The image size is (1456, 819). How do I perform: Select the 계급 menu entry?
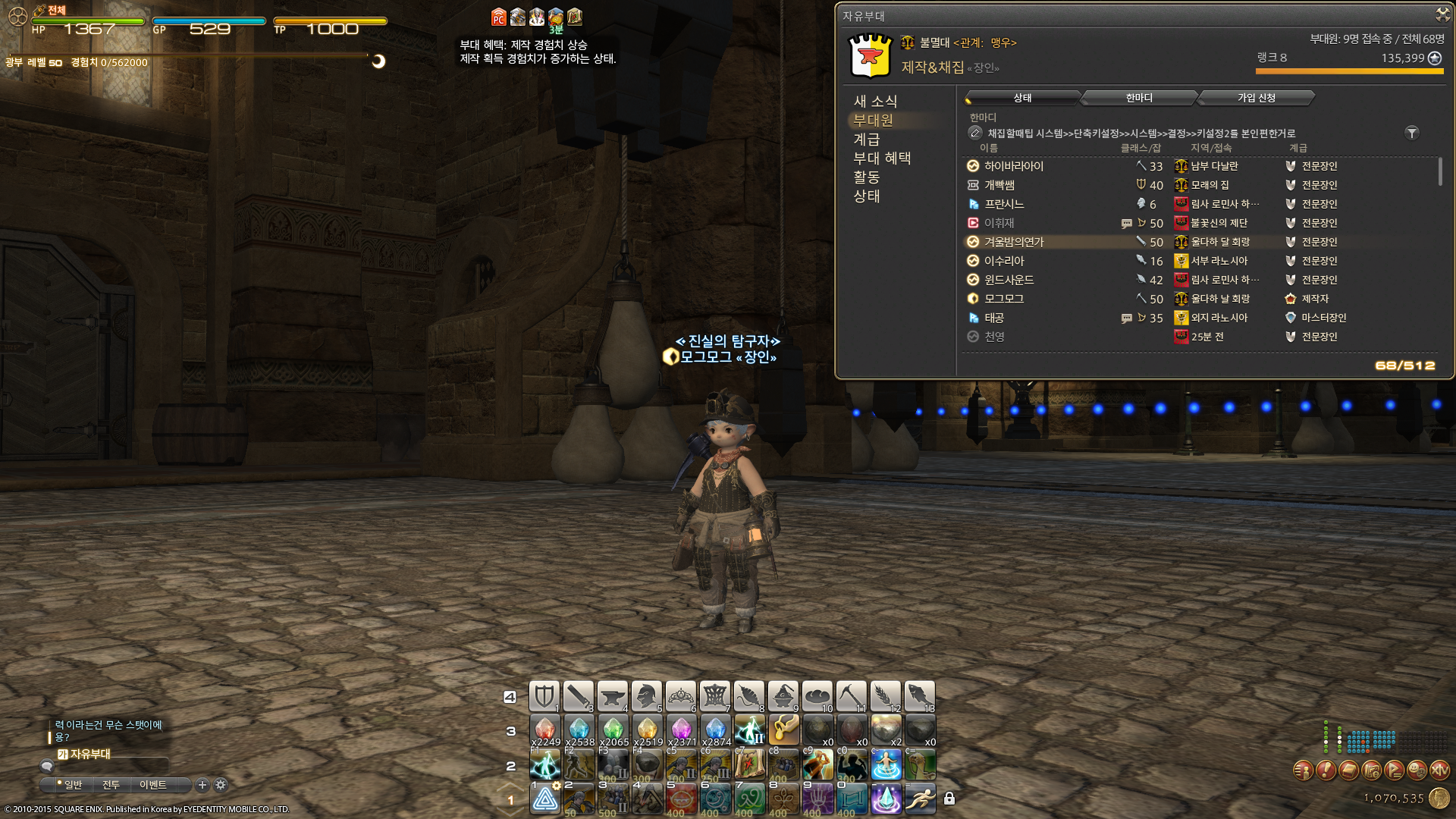click(867, 139)
